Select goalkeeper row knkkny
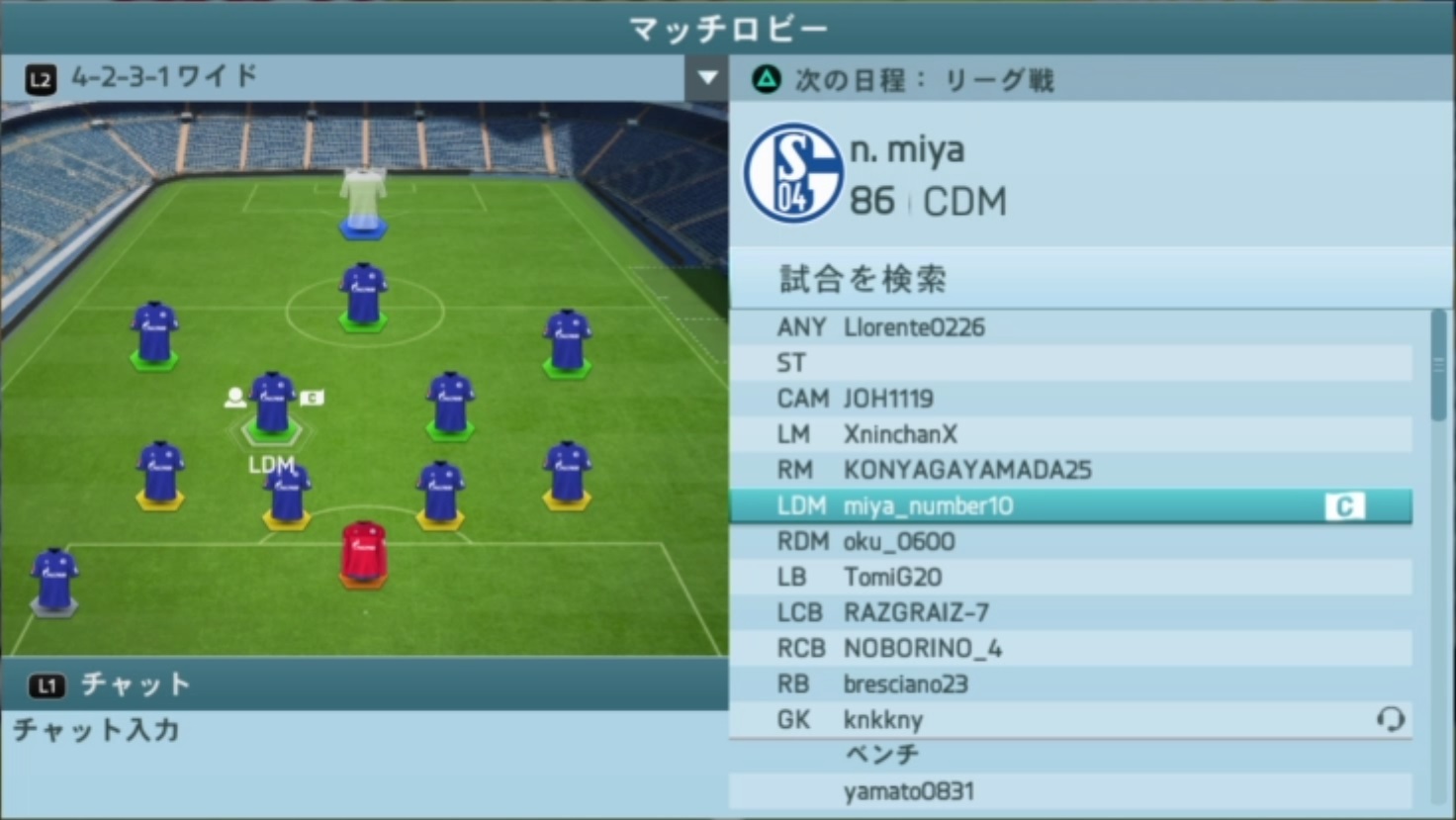 [x=1070, y=719]
